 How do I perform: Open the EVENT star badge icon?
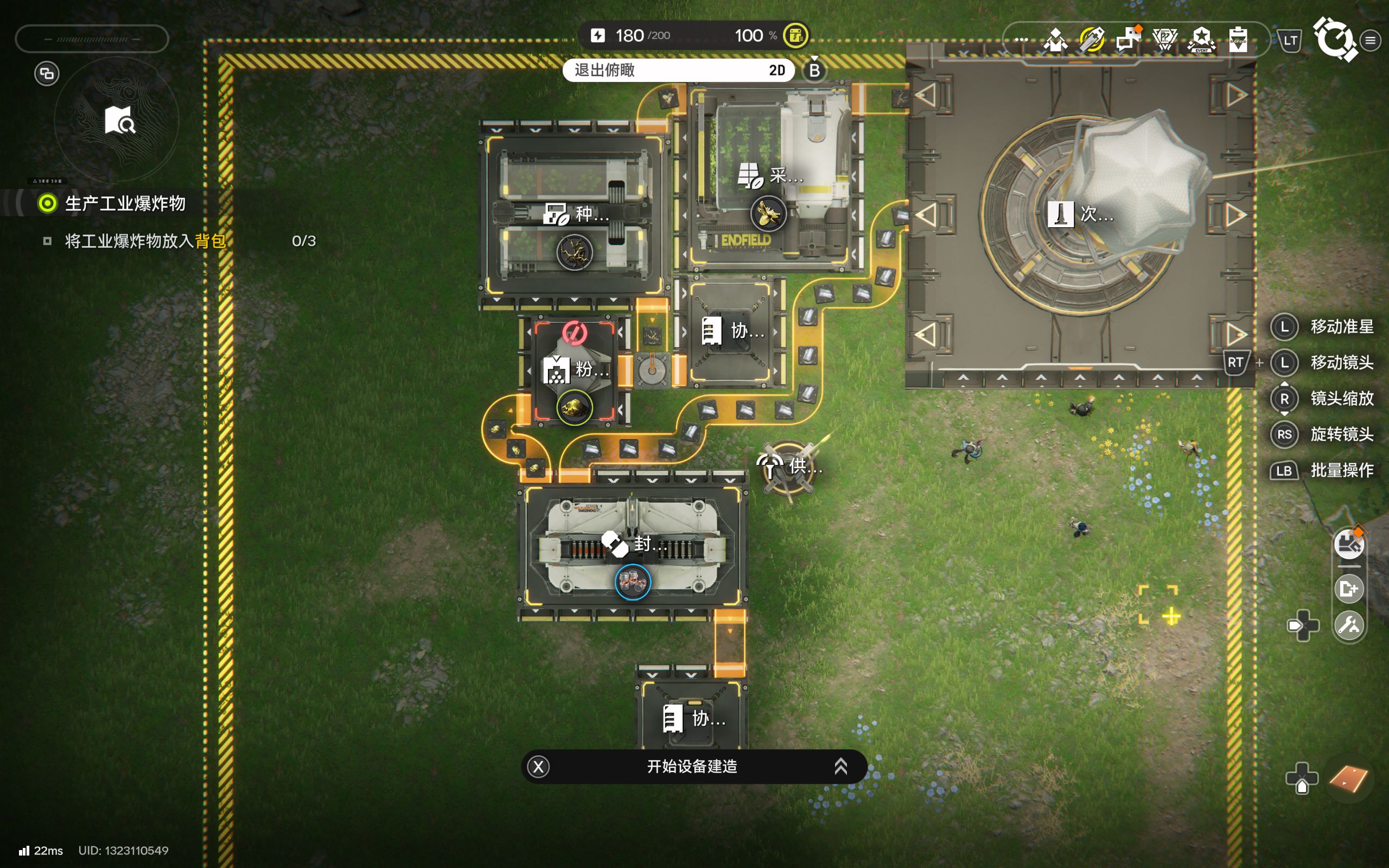1201,40
